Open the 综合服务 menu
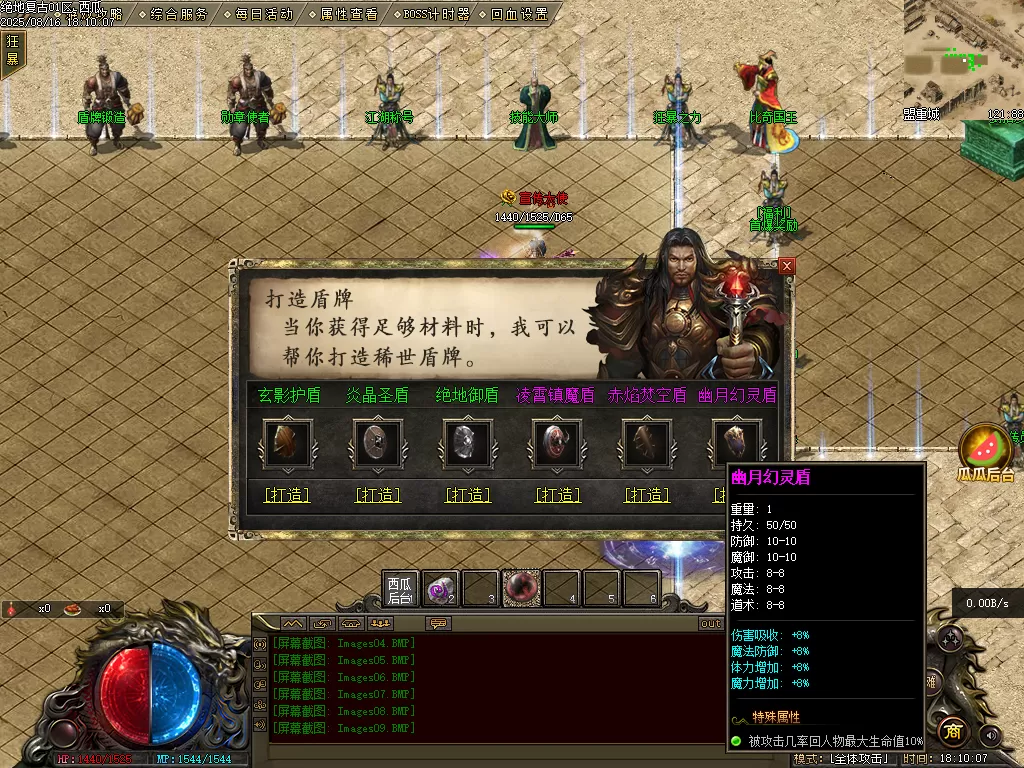This screenshot has width=1024, height=768. [179, 14]
